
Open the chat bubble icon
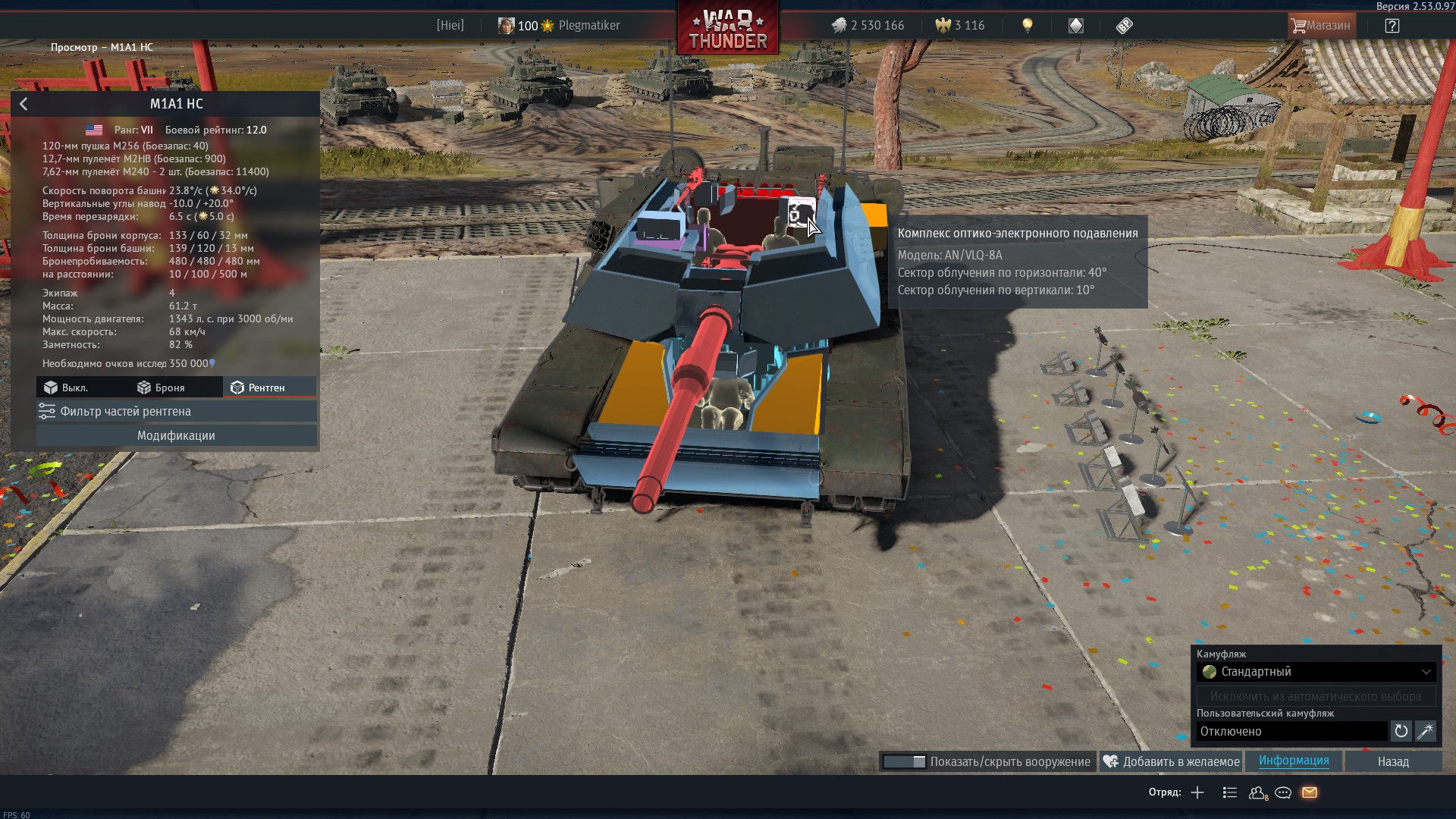(x=1283, y=792)
